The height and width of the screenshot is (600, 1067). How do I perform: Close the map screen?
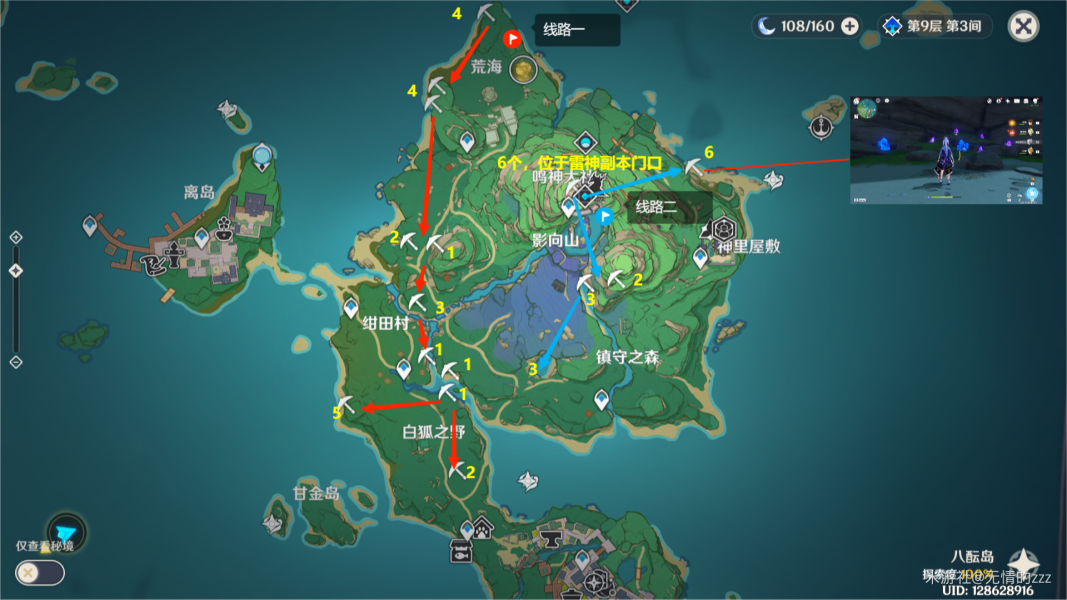[x=1023, y=26]
